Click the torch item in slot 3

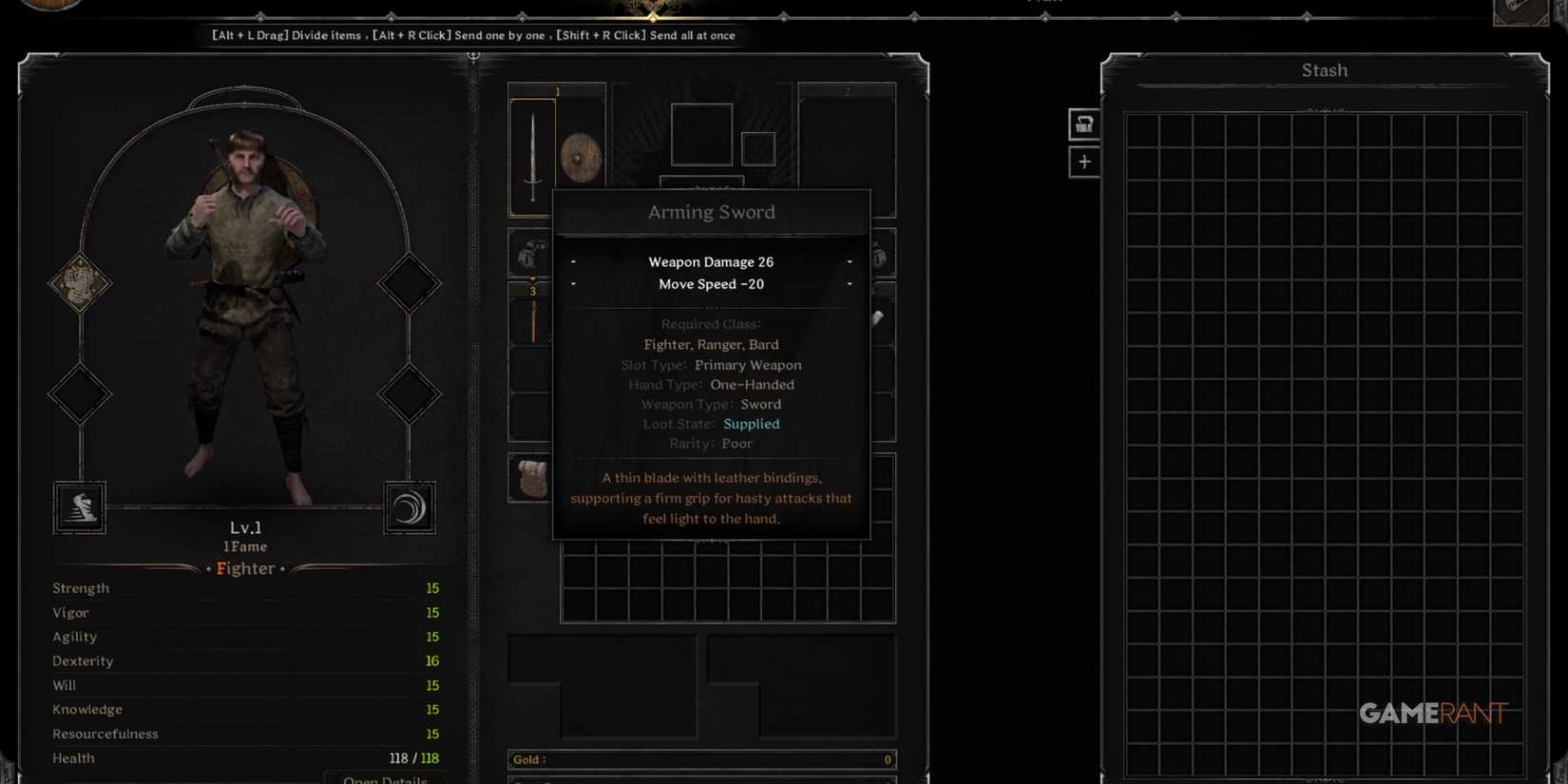click(532, 323)
